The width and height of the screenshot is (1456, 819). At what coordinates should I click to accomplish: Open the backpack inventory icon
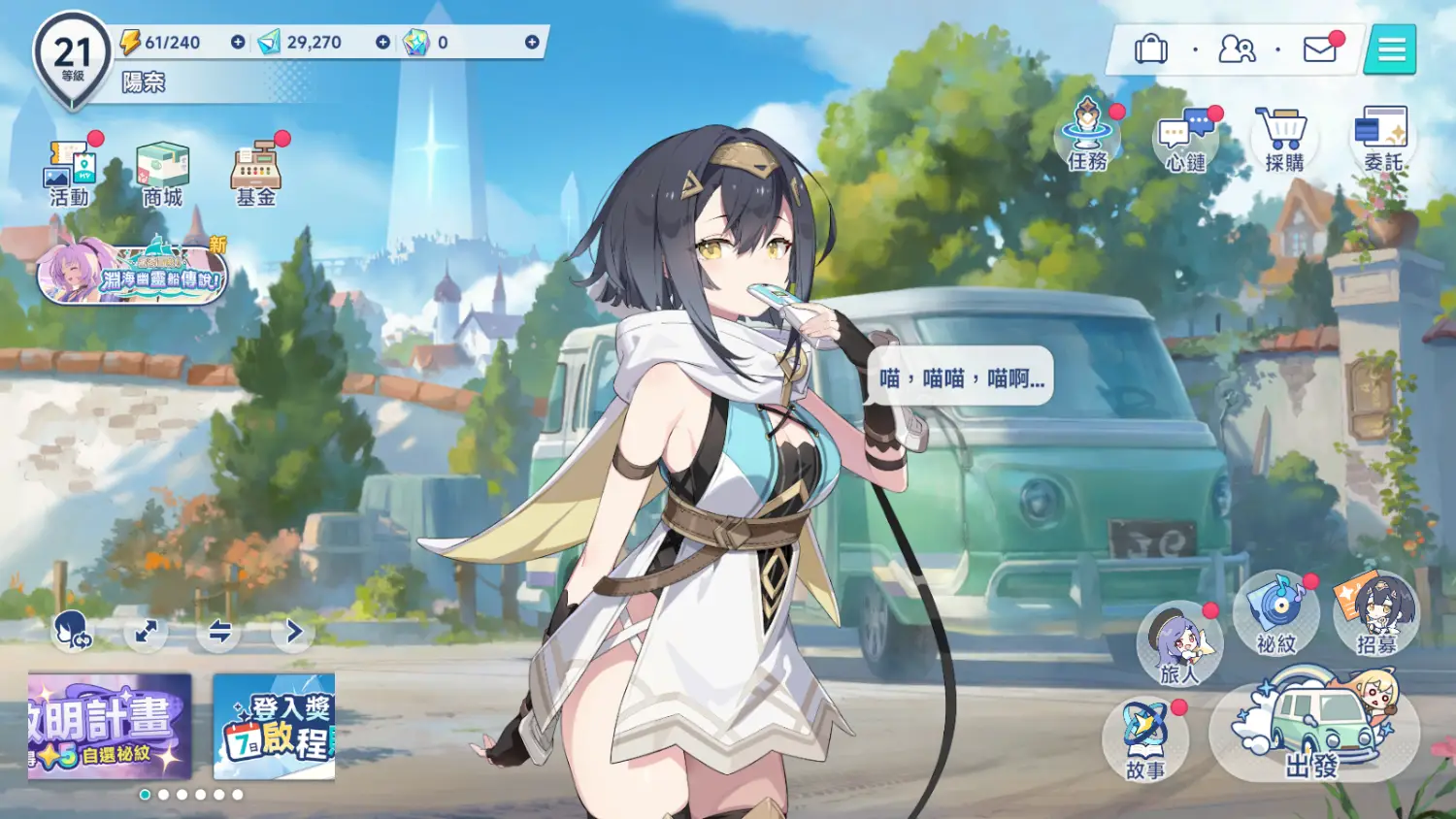1151,49
